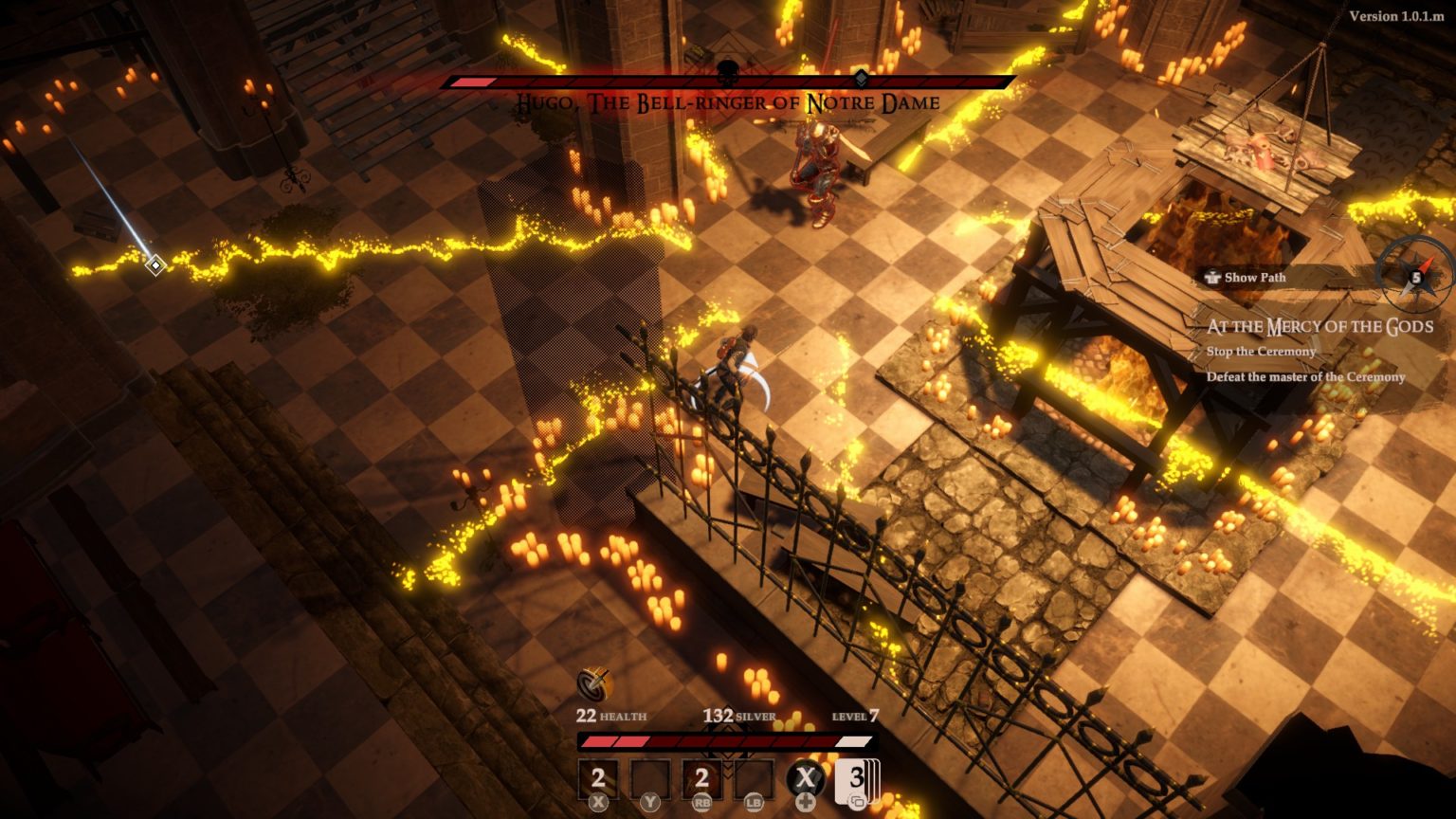Image resolution: width=1456 pixels, height=819 pixels.
Task: Activate the first ability slot with 2 charges
Action: (x=598, y=779)
